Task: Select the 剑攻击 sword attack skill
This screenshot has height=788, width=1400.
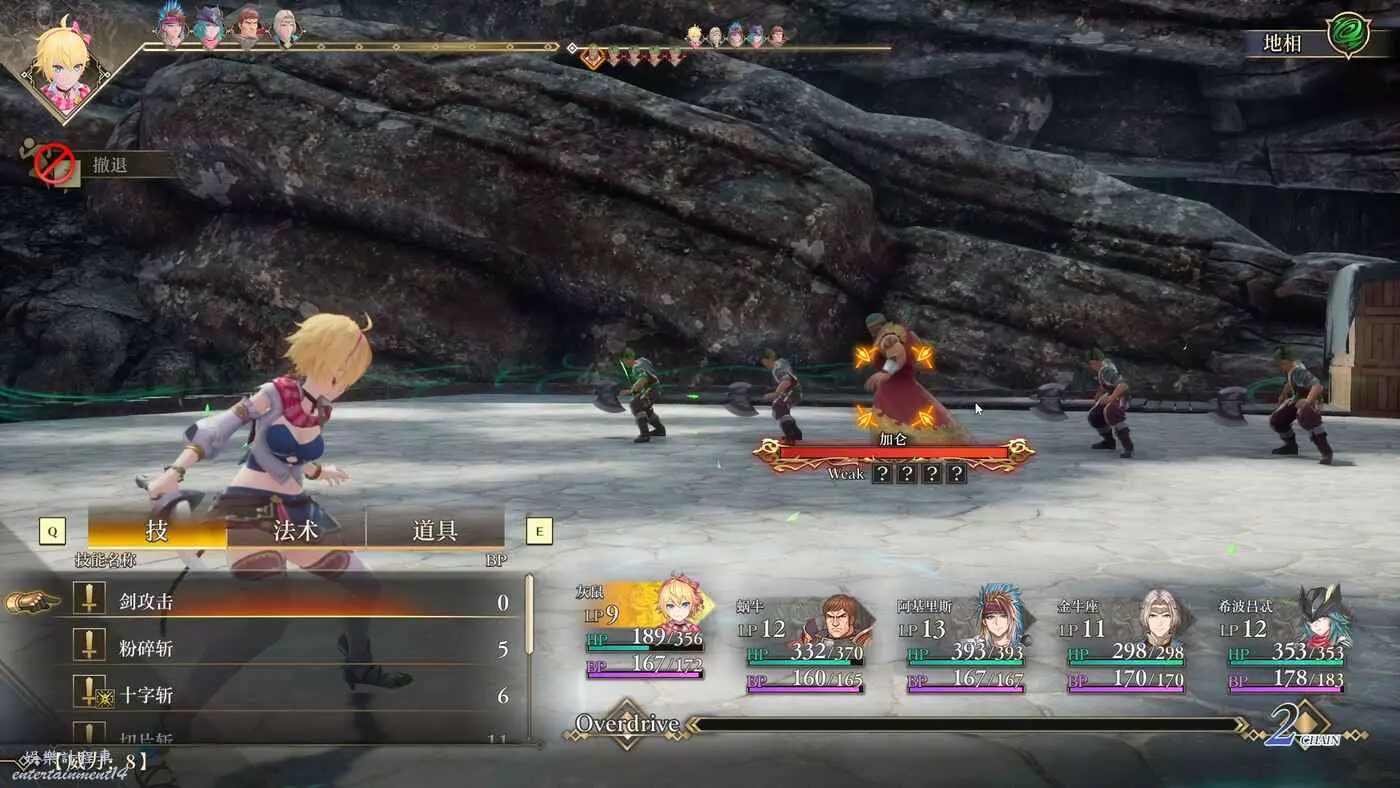Action: tap(290, 602)
